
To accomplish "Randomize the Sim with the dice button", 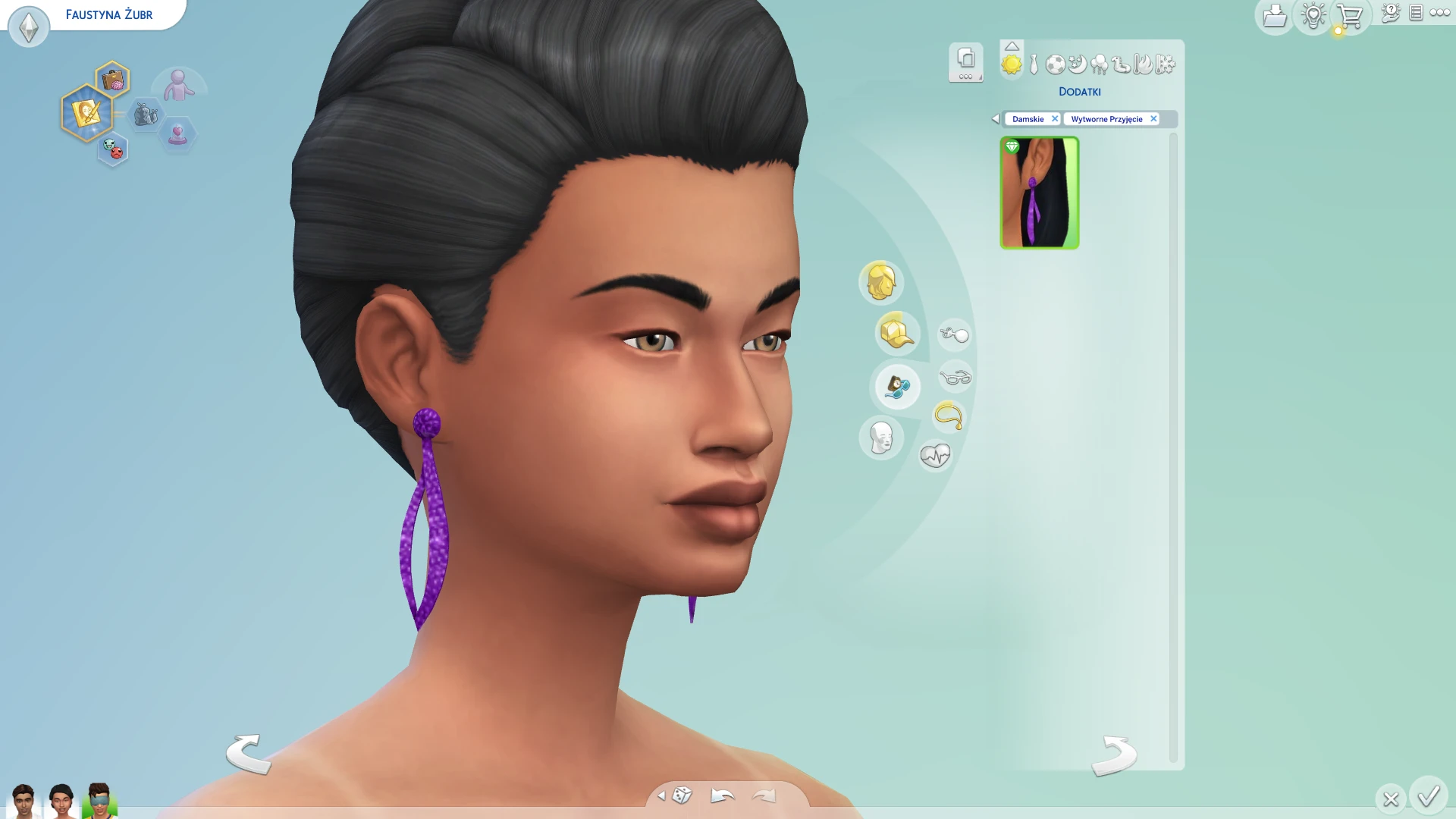I will pos(682,795).
